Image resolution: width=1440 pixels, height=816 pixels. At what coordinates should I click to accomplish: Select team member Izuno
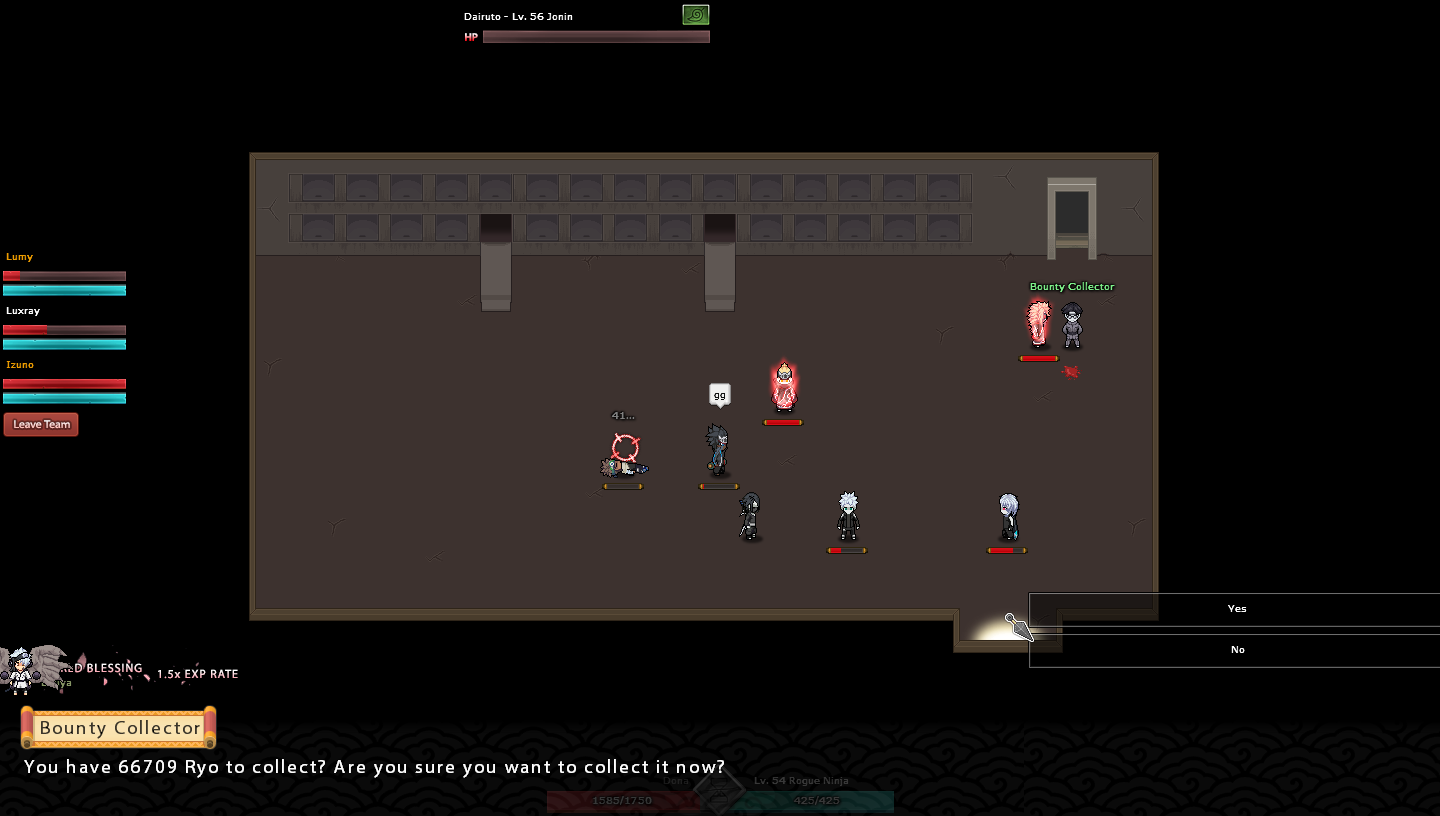[x=20, y=365]
